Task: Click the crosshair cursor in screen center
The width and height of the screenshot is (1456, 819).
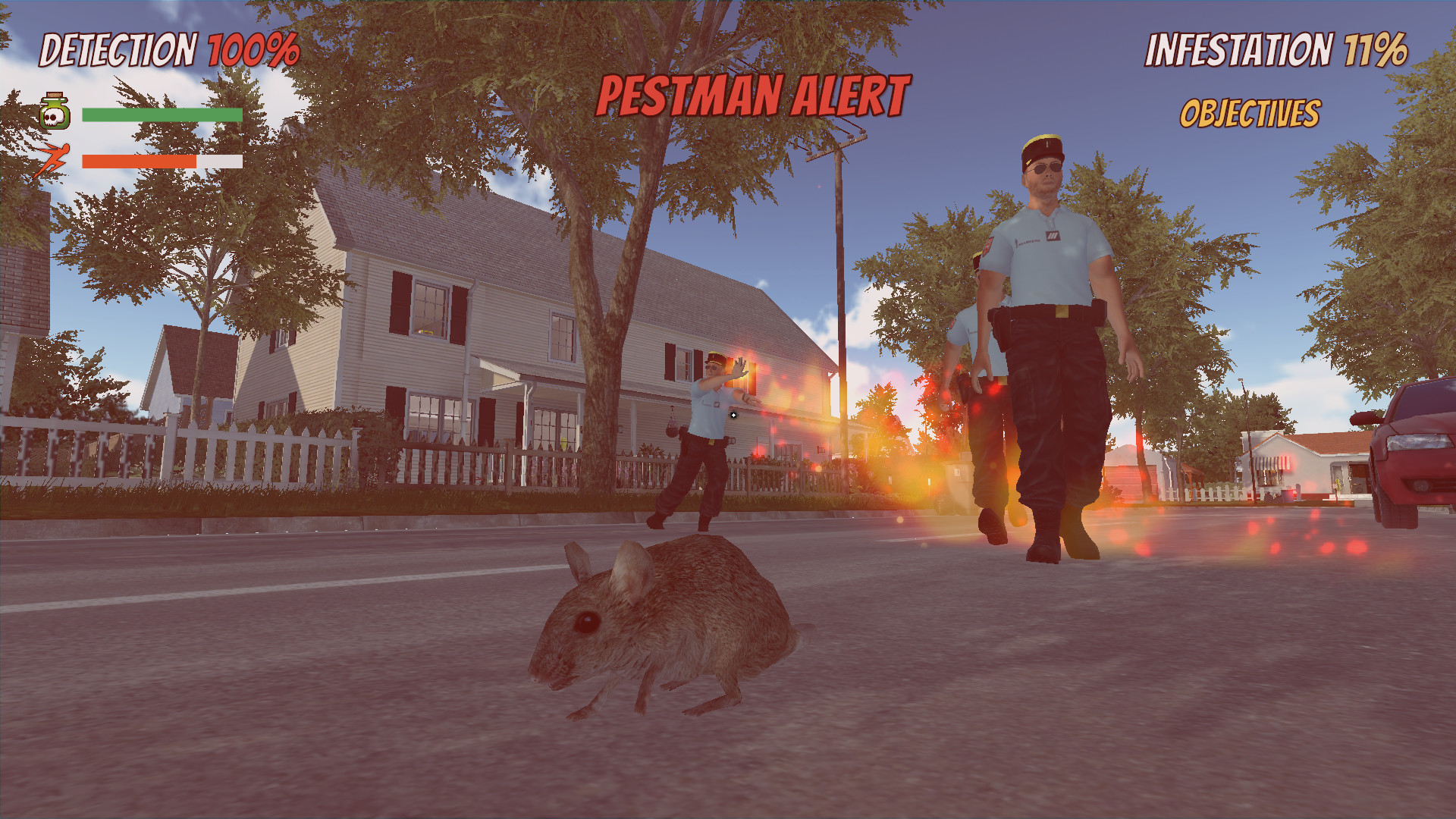Action: click(x=733, y=414)
